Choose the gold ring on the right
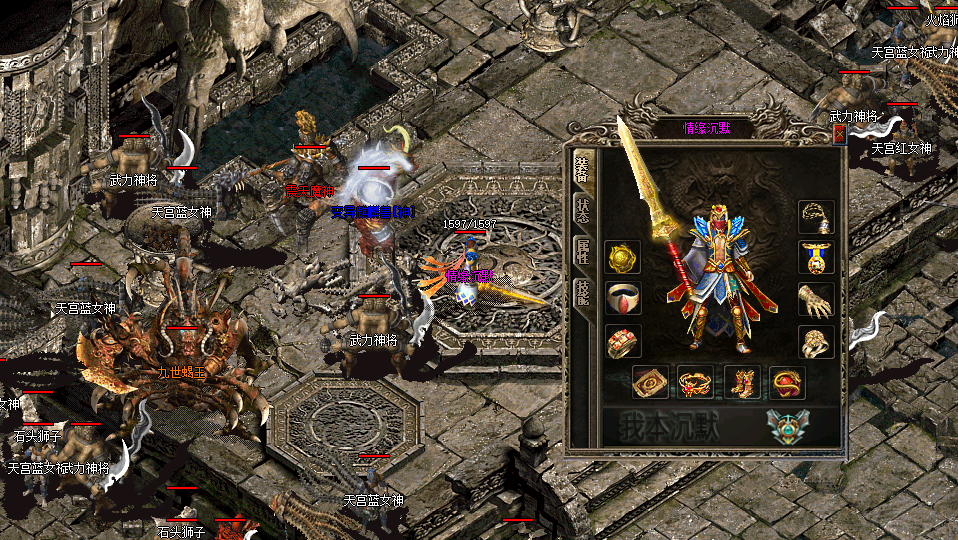 pos(816,342)
